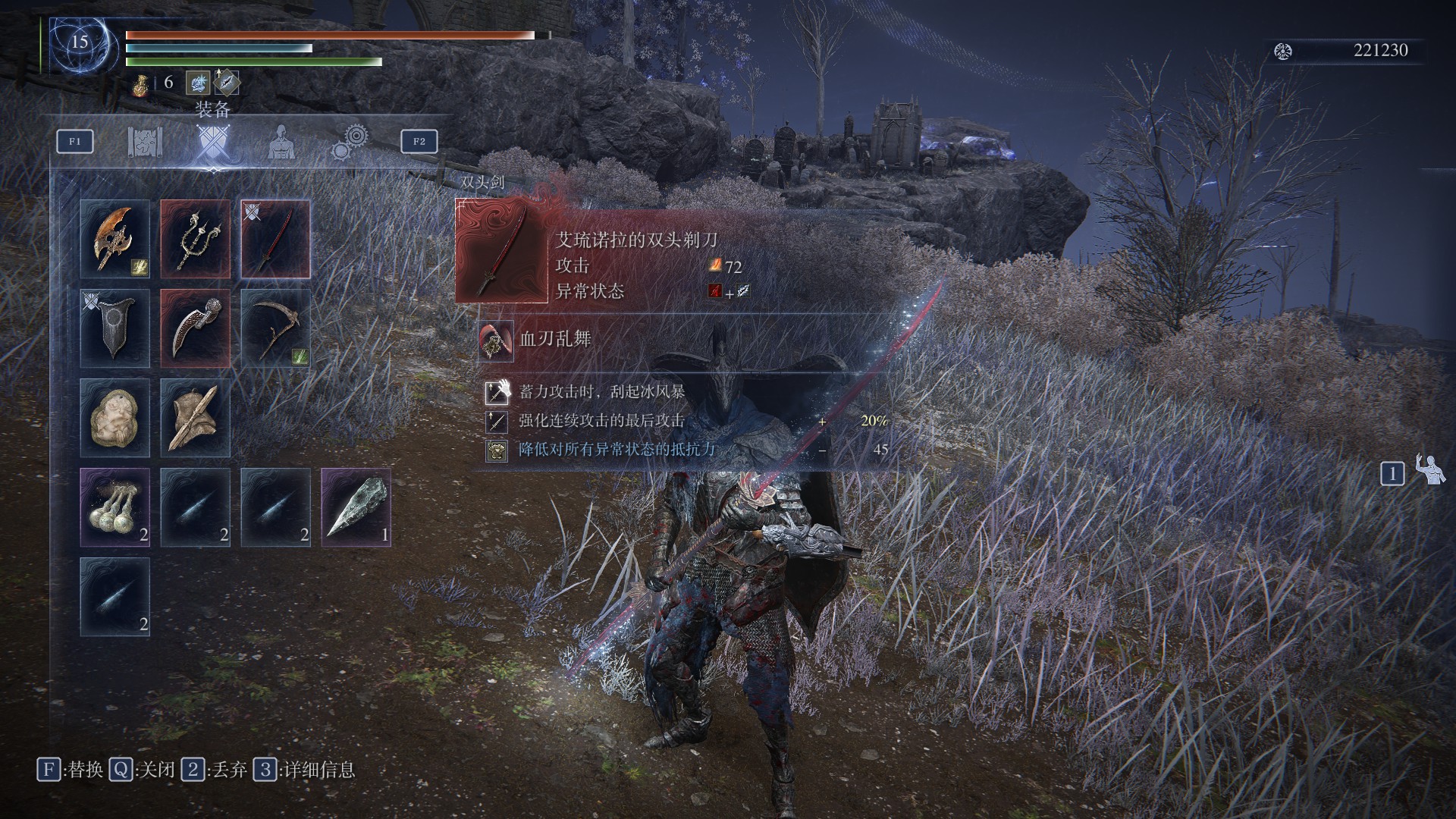Image resolution: width=1456 pixels, height=819 pixels.
Task: Choose the pouch with arrow talisman
Action: tap(196, 418)
